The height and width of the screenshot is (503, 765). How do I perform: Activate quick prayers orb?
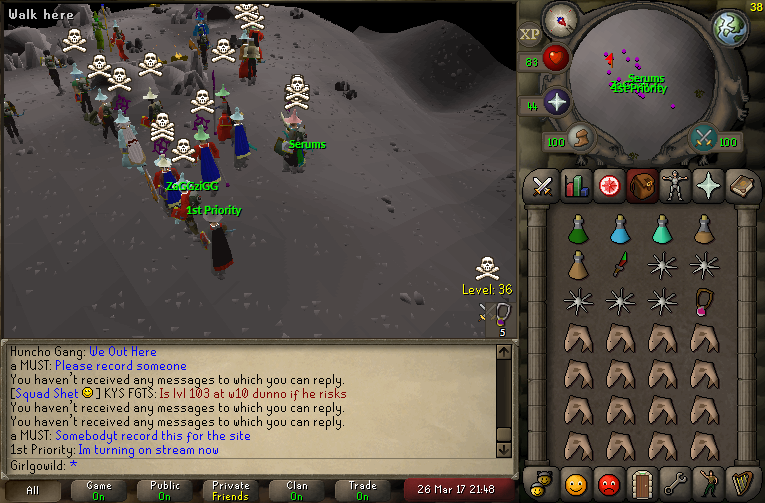click(556, 101)
